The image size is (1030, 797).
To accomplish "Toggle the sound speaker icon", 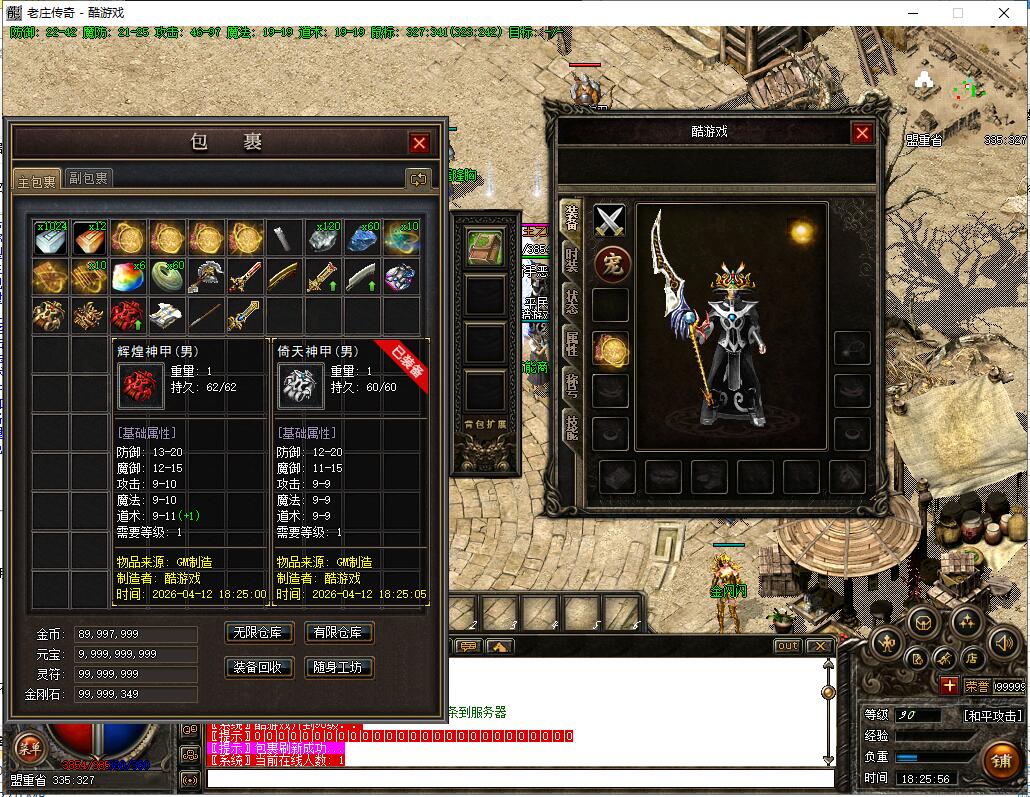I will [1003, 643].
